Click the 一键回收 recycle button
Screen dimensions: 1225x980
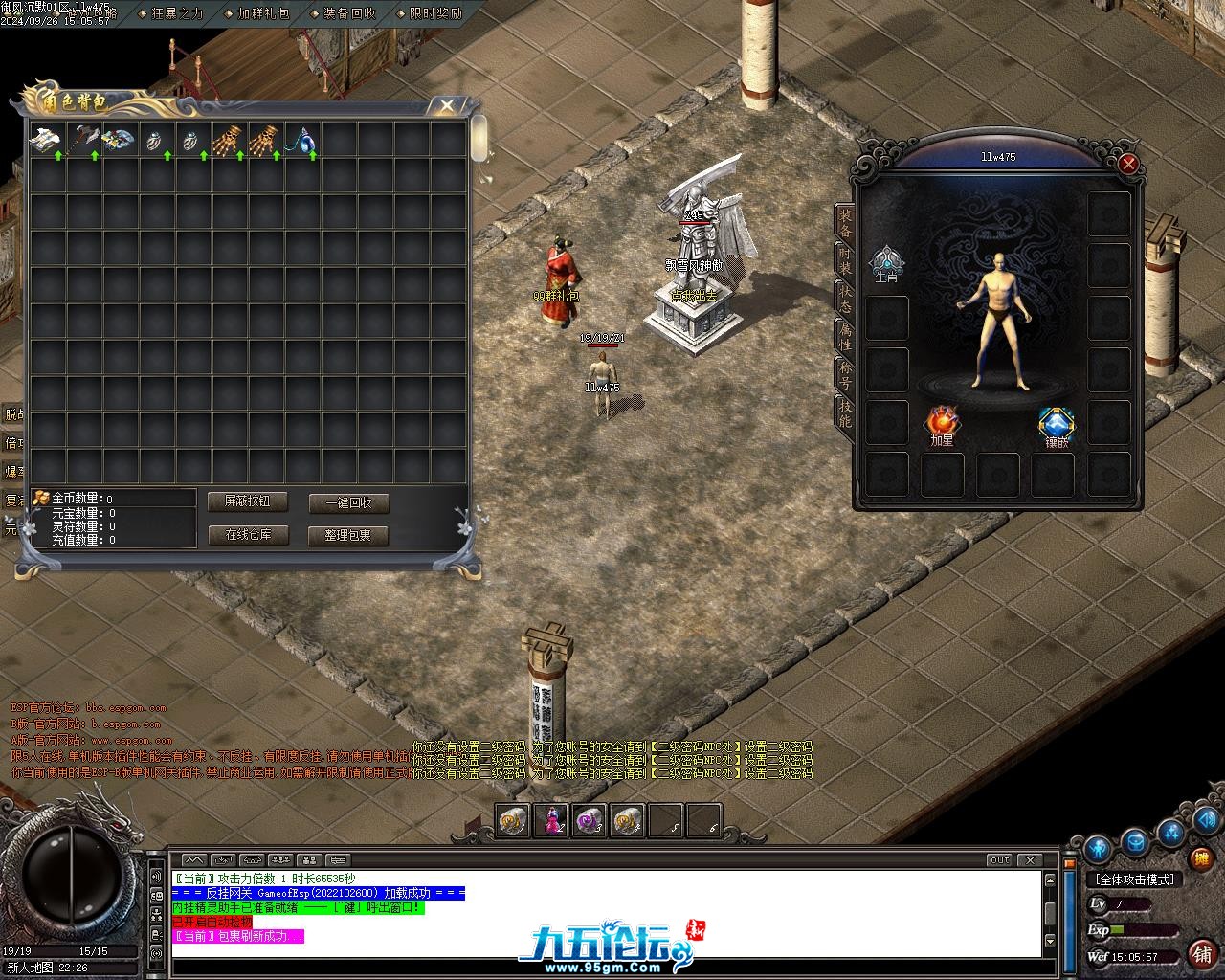click(x=348, y=503)
